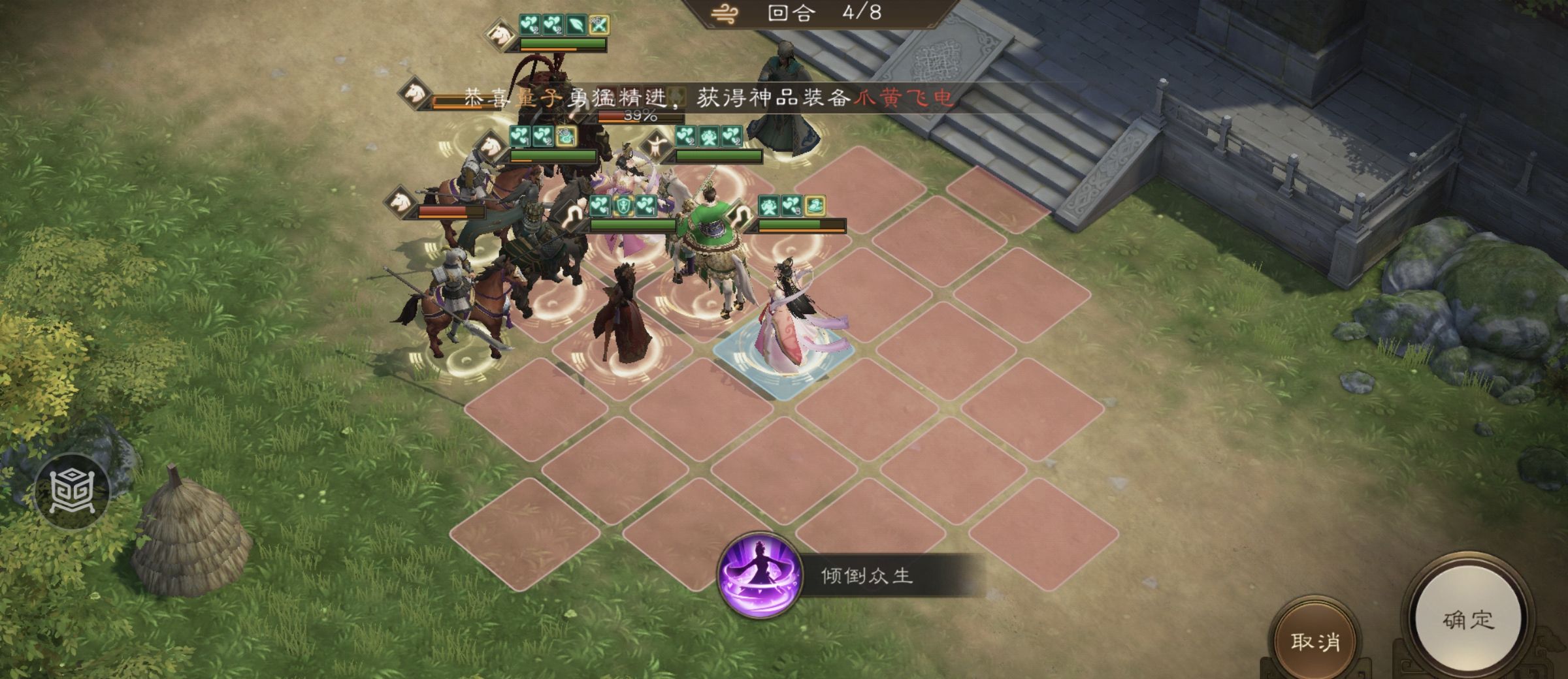This screenshot has height=679, width=1568.
Task: Tap the red equipment name 爪黄飞电
Action: click(x=908, y=98)
